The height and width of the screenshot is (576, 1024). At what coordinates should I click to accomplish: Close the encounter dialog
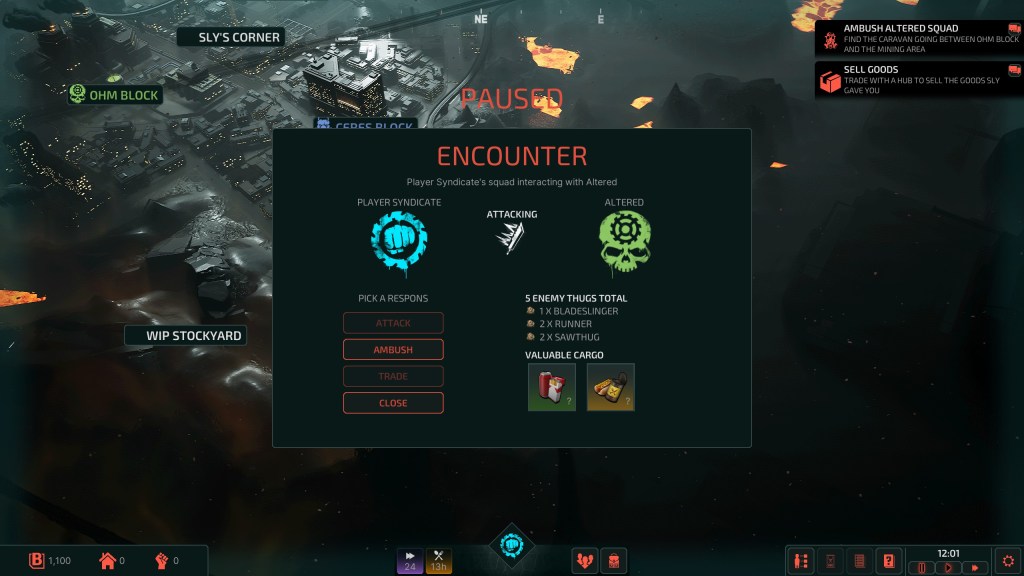393,403
